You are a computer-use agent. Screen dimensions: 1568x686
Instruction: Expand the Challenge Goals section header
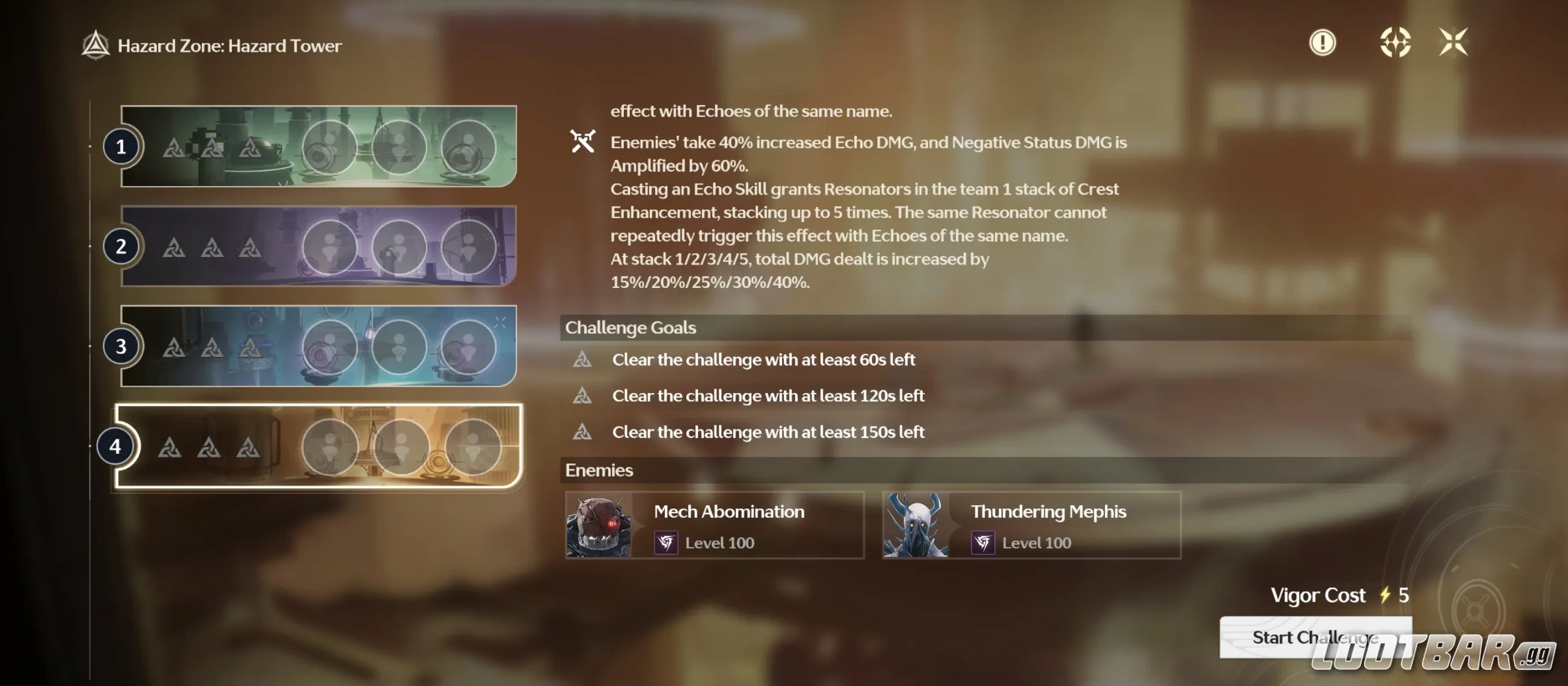(630, 328)
